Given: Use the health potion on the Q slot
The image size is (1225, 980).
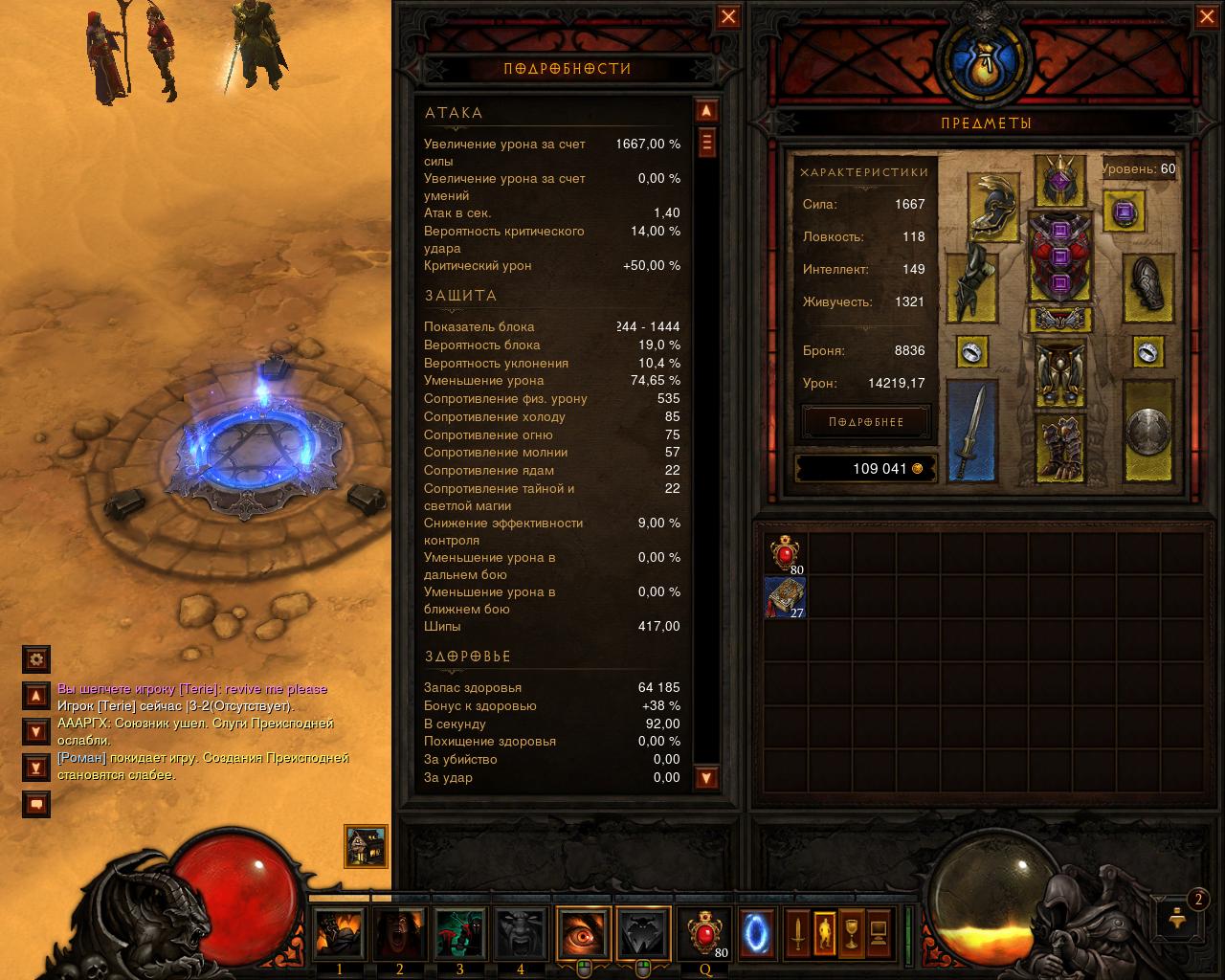Looking at the screenshot, I should 705,933.
